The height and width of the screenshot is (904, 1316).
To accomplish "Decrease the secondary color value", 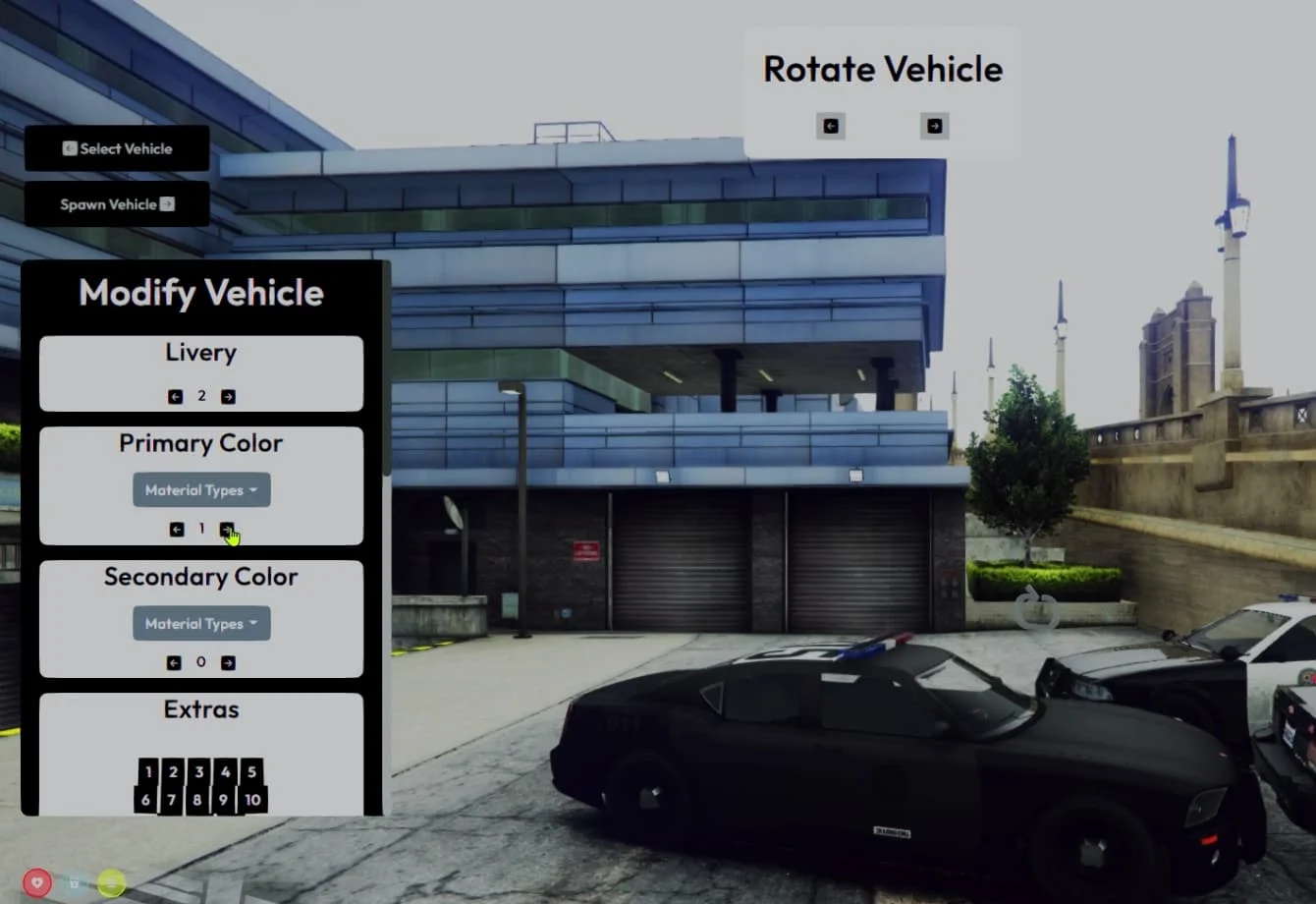I will [175, 663].
